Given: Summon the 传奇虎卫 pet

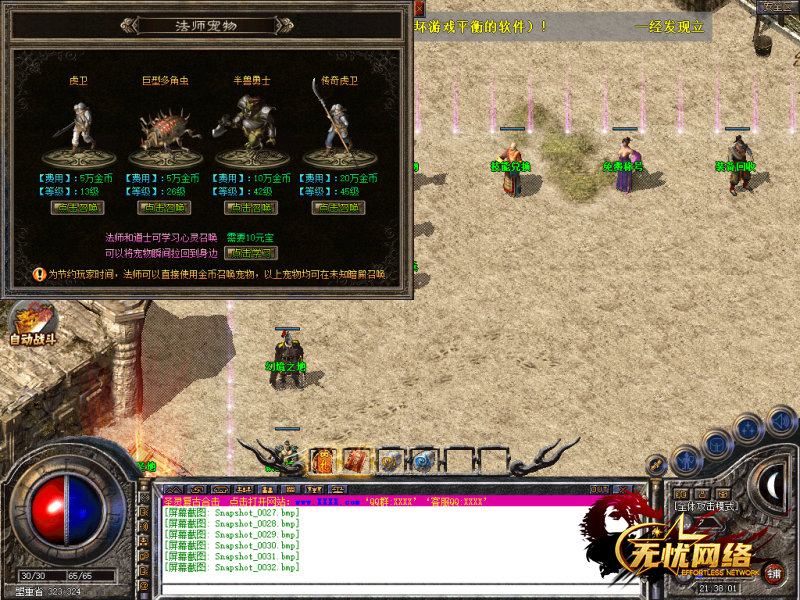Looking at the screenshot, I should 338,208.
